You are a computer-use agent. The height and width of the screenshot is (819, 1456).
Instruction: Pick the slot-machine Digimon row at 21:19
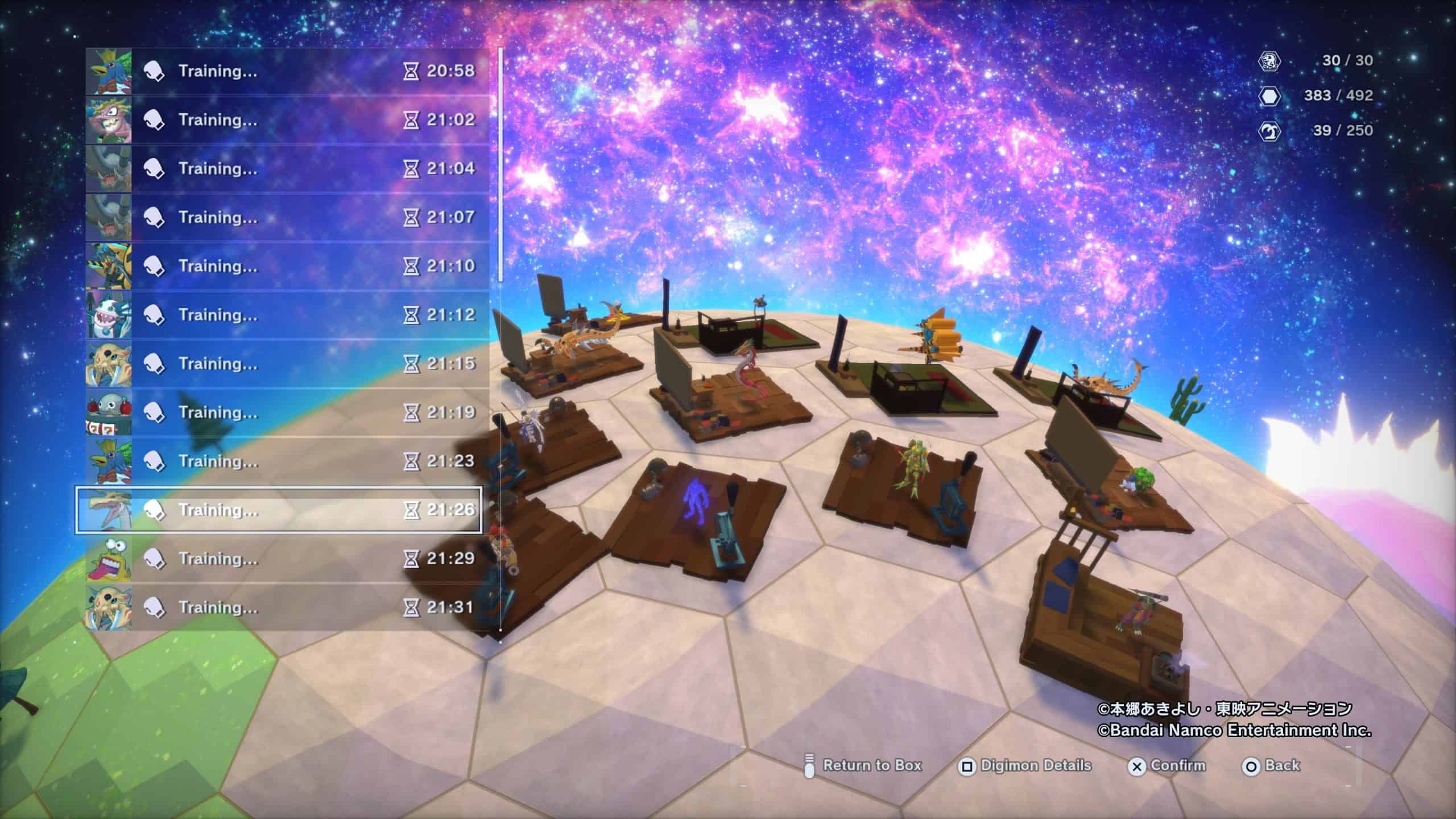[287, 412]
